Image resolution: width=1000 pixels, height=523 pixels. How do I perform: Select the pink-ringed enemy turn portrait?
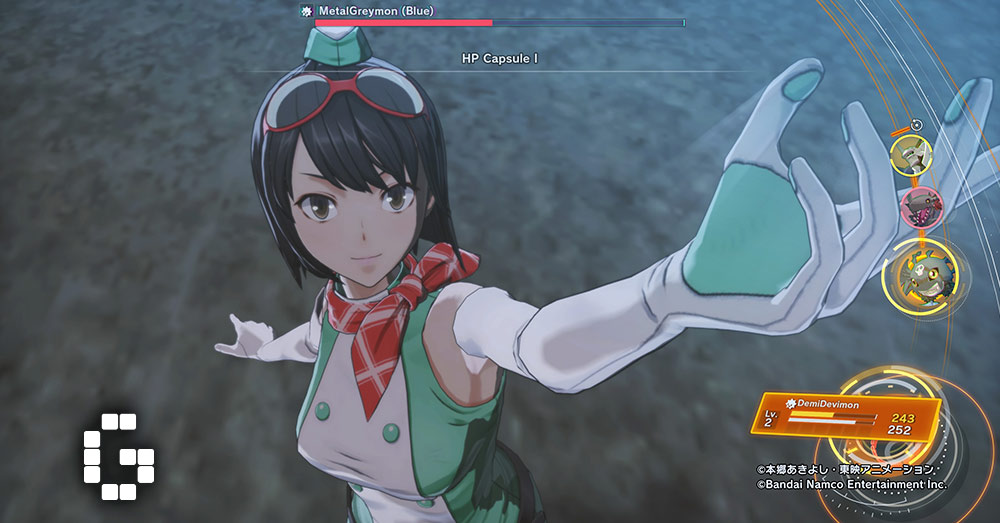918,206
